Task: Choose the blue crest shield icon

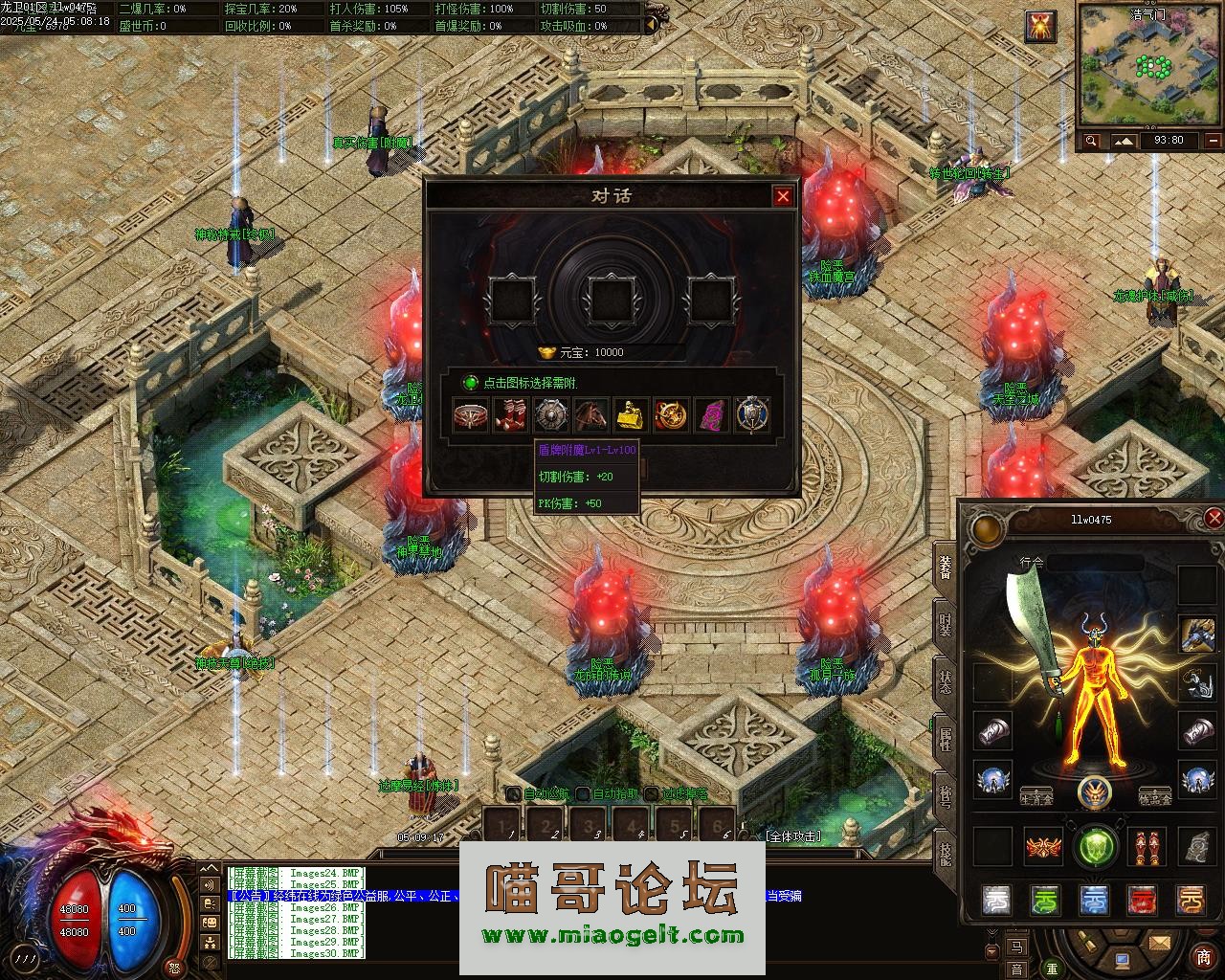Action: tap(751, 416)
